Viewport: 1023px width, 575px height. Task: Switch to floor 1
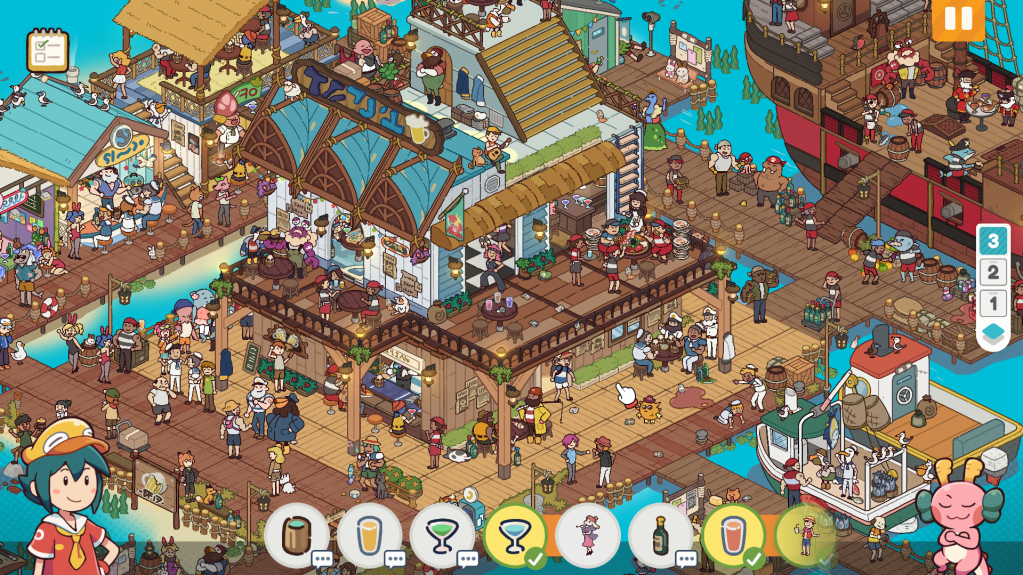(992, 303)
